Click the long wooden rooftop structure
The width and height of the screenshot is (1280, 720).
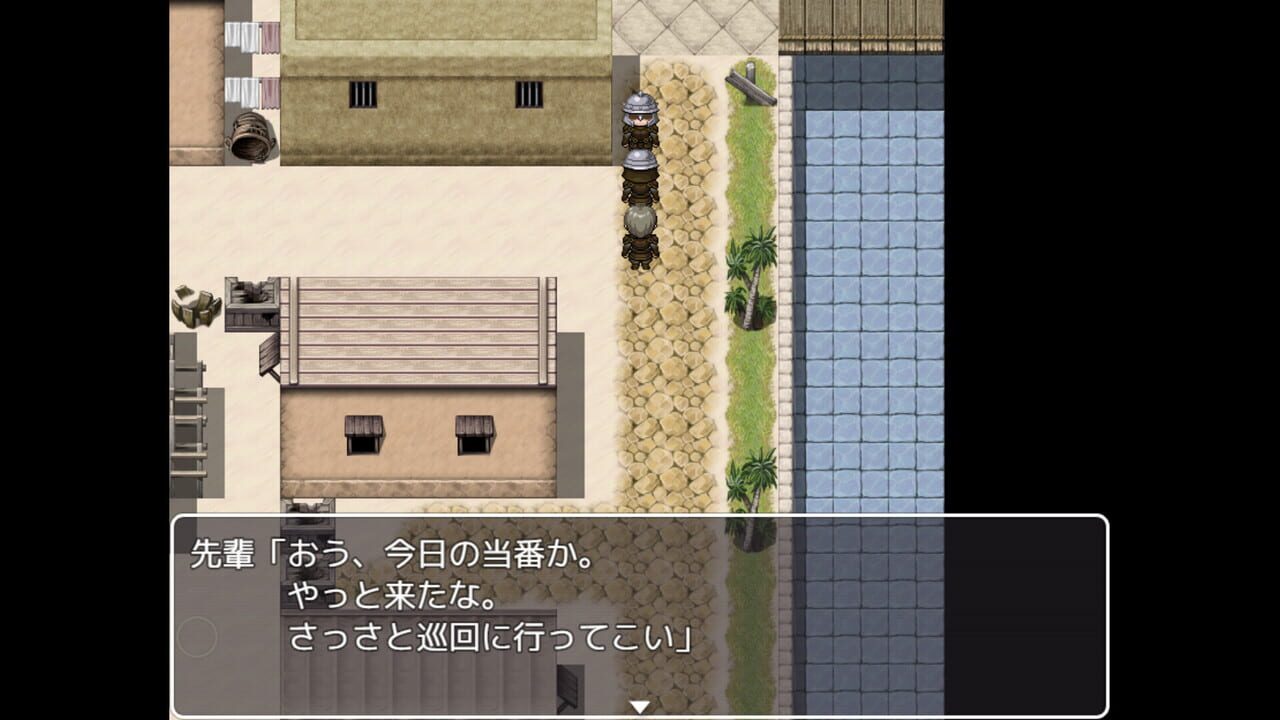pos(420,330)
